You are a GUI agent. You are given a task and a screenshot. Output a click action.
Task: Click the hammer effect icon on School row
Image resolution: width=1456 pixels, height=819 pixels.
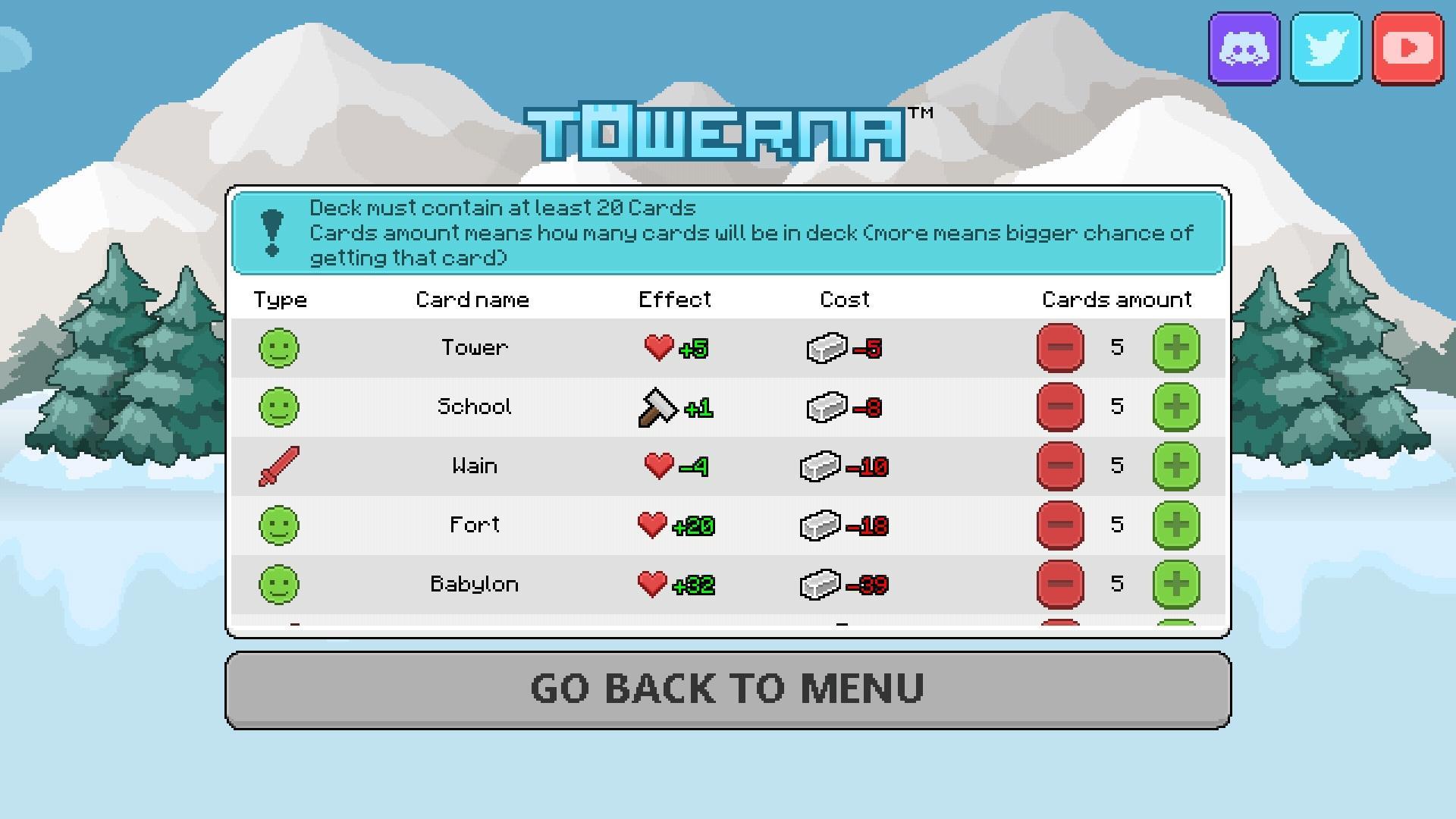(x=657, y=406)
